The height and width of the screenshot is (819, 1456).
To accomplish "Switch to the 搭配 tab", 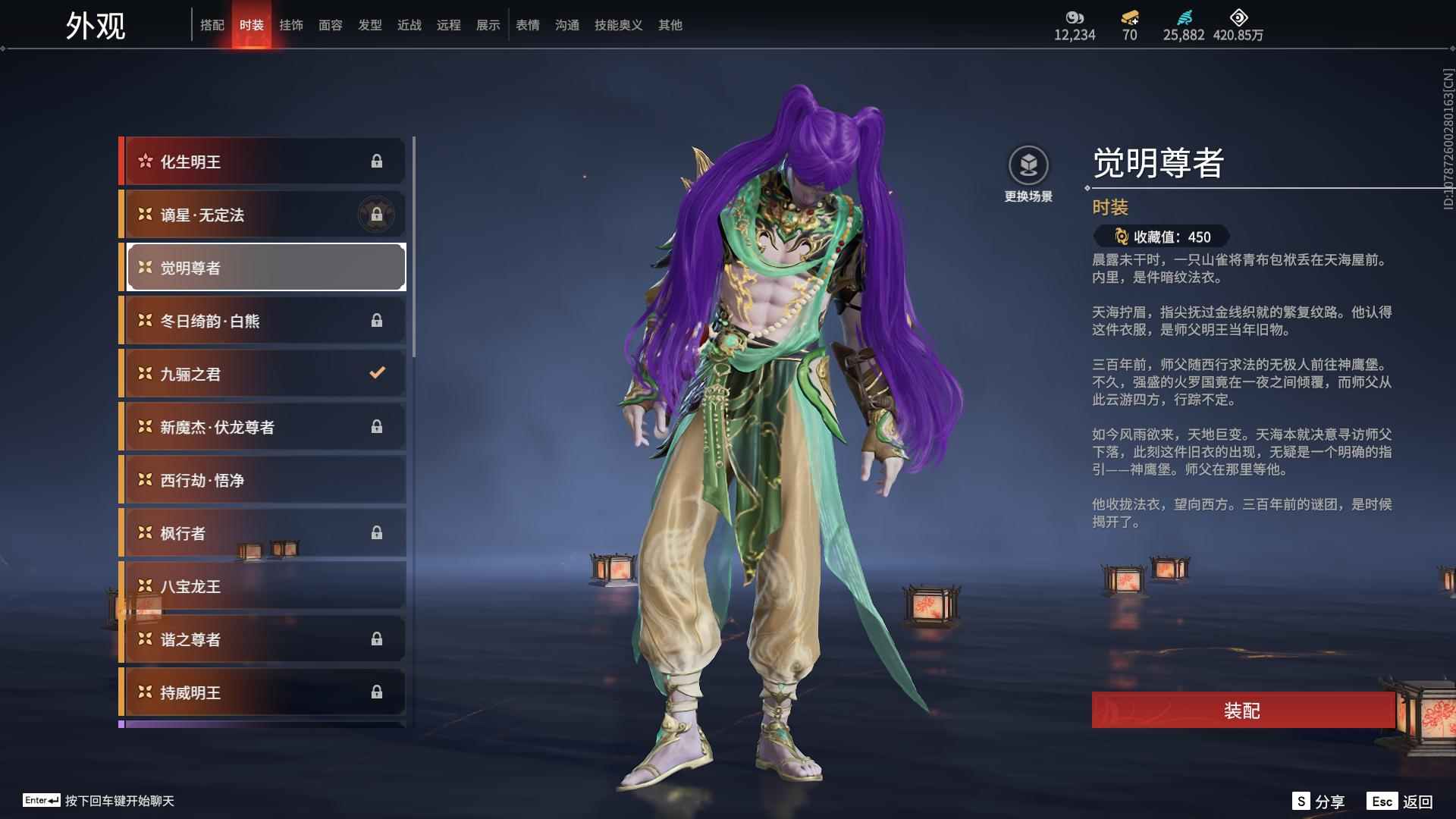I will pos(212,25).
